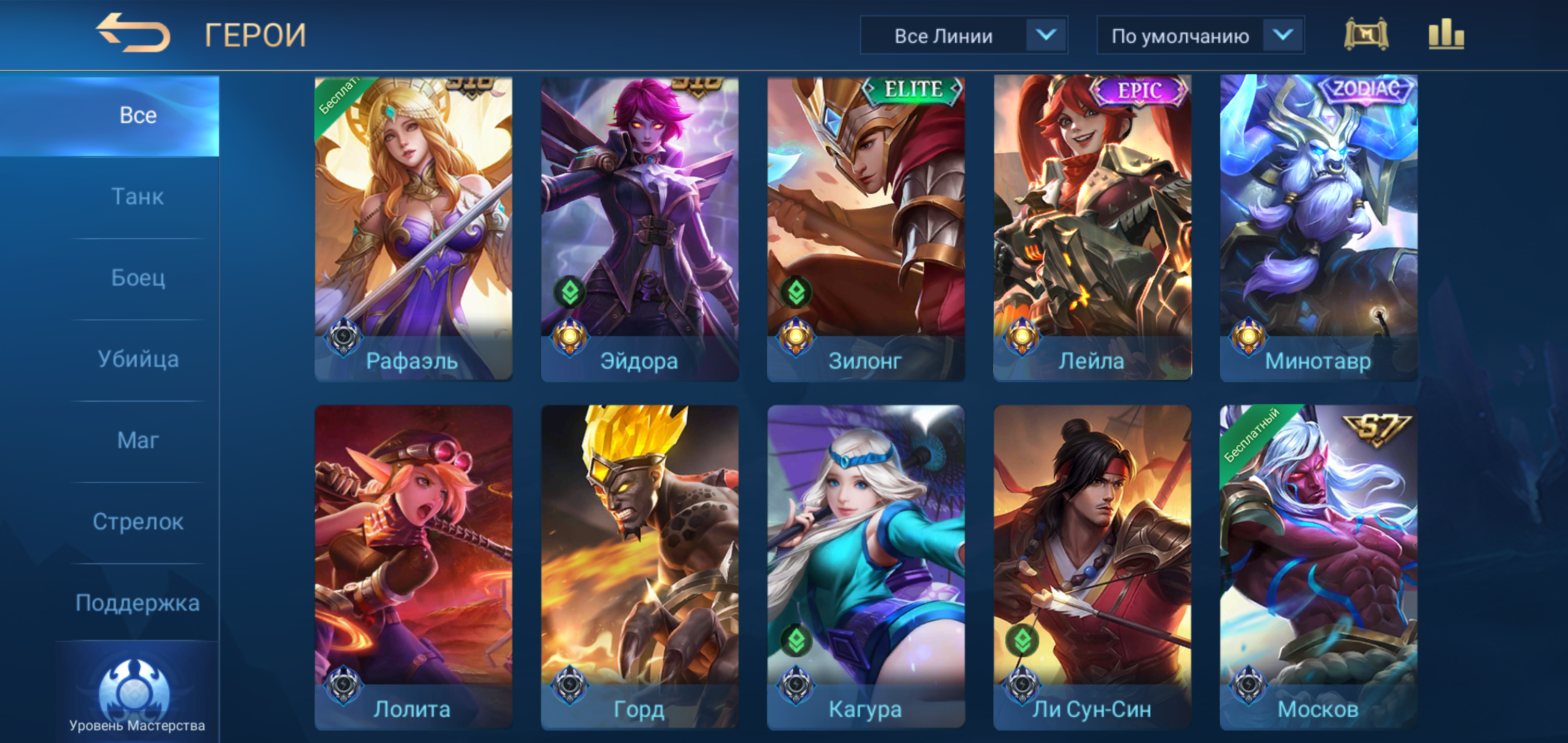
Task: Choose the Зилонг hero card
Action: point(865,229)
